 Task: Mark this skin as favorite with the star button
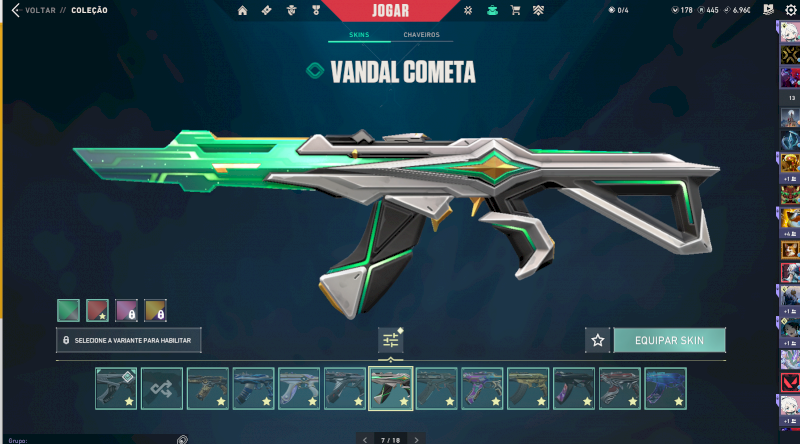[598, 340]
